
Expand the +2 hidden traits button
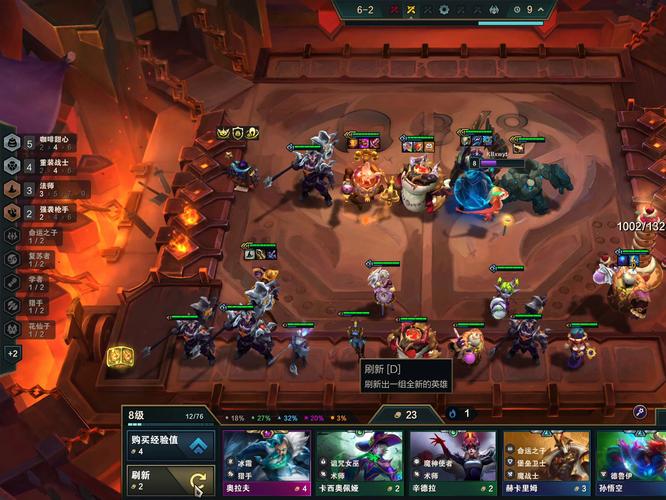coord(13,353)
